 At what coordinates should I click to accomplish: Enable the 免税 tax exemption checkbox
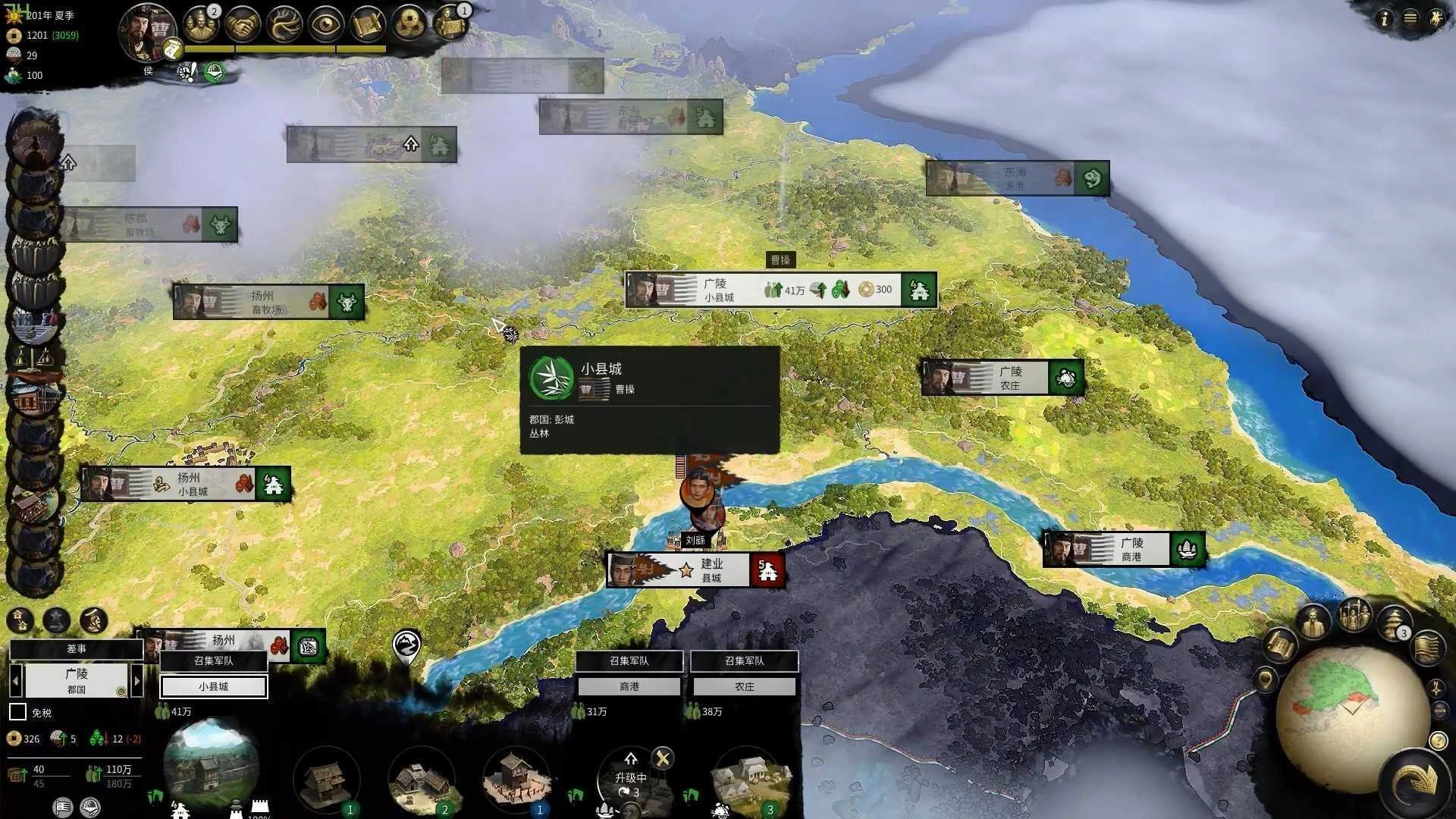click(17, 711)
